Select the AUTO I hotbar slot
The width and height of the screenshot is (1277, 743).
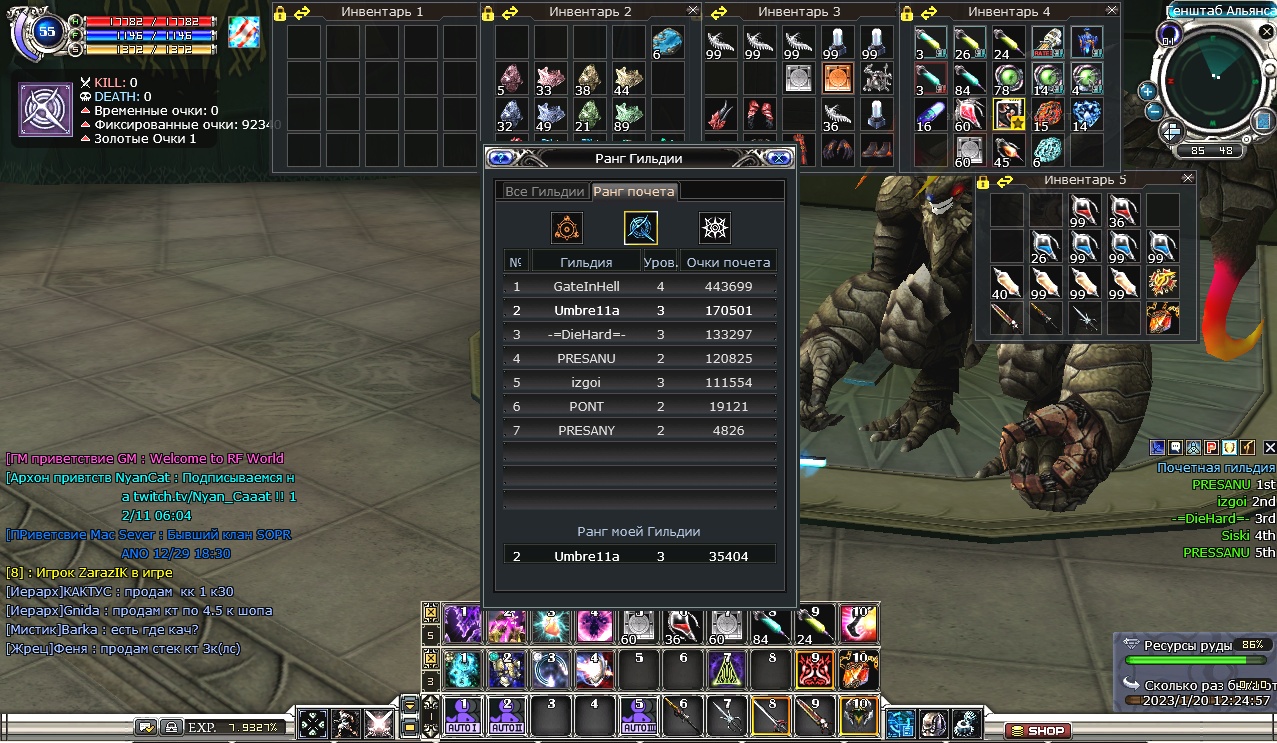coord(463,715)
